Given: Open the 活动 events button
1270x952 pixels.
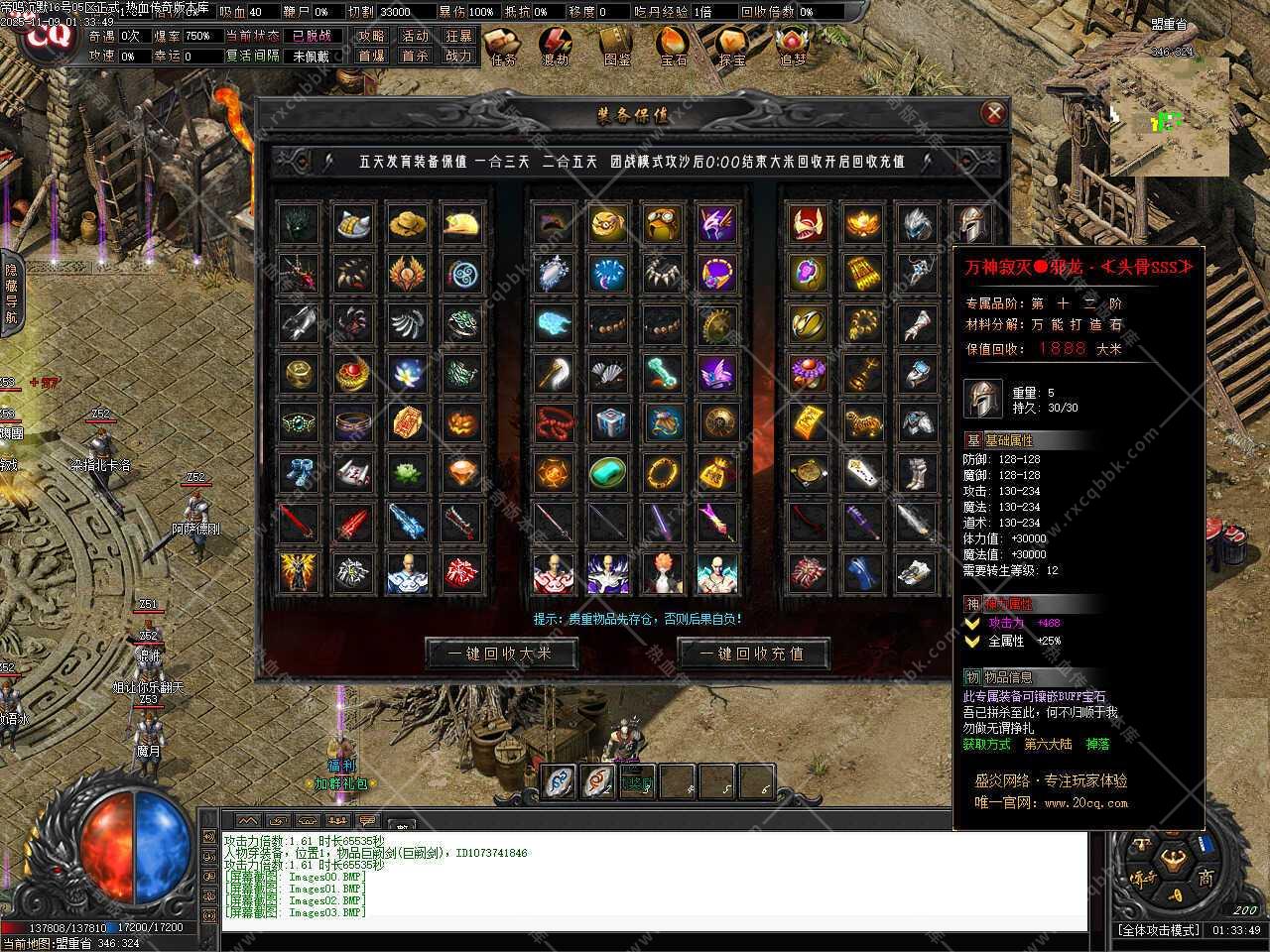Looking at the screenshot, I should click(415, 37).
